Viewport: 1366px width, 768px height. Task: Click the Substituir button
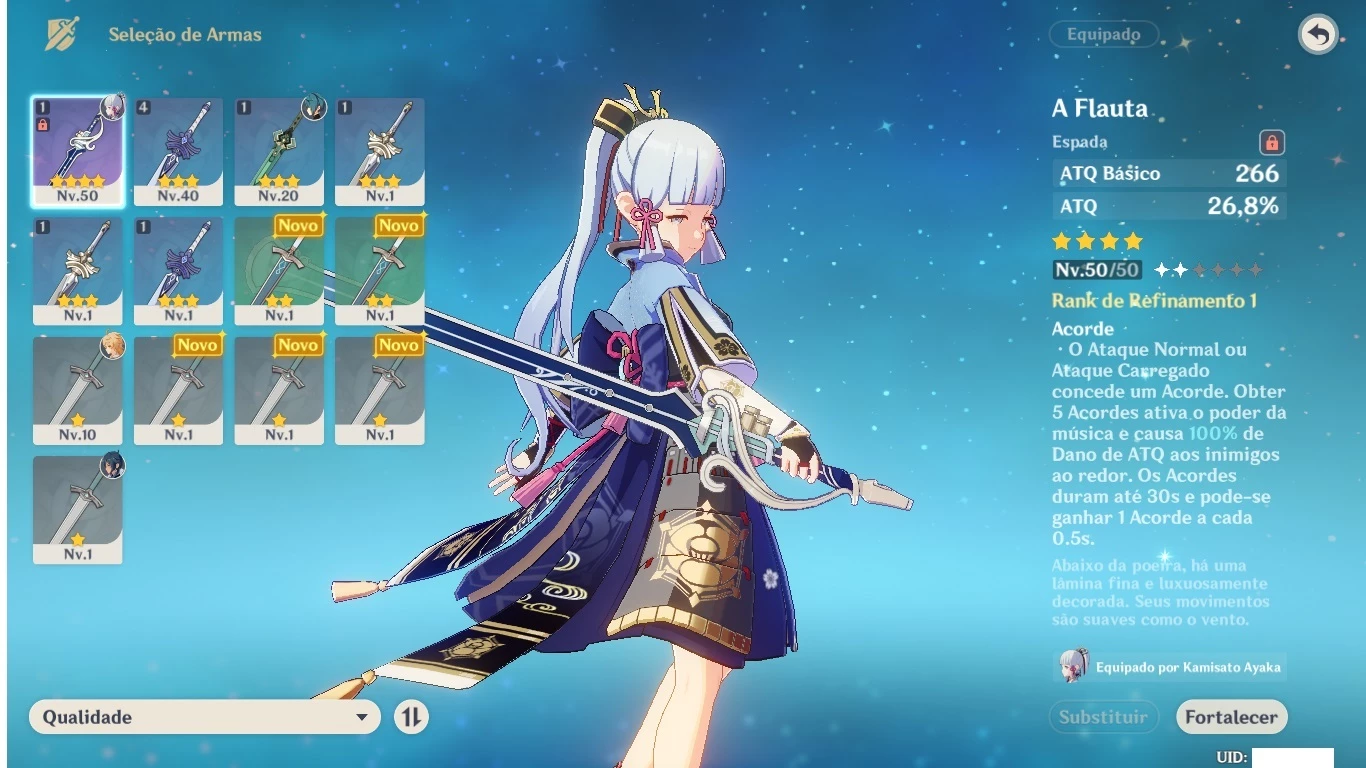(x=1103, y=717)
